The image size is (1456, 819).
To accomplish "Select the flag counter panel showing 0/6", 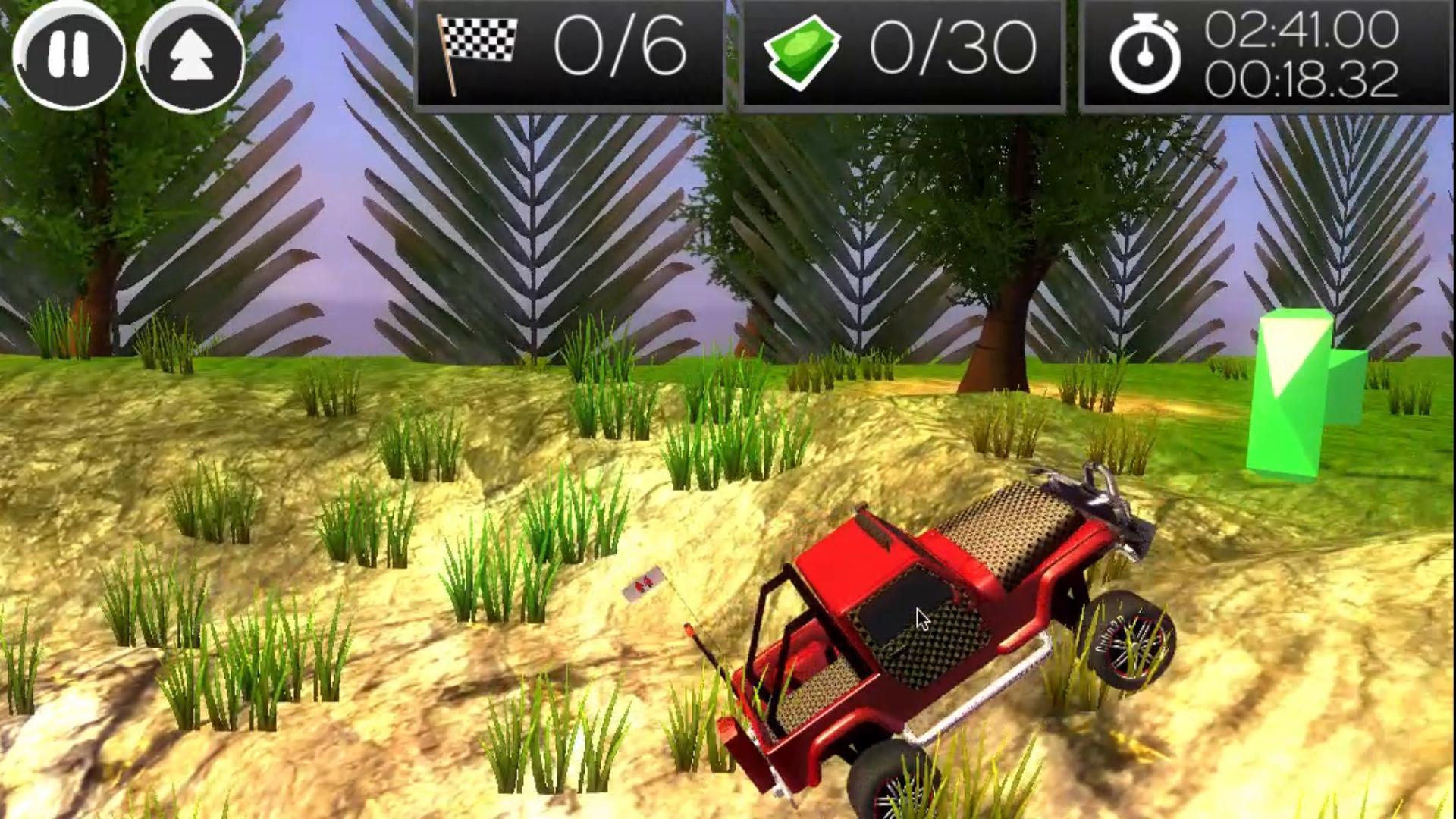I will [x=569, y=53].
